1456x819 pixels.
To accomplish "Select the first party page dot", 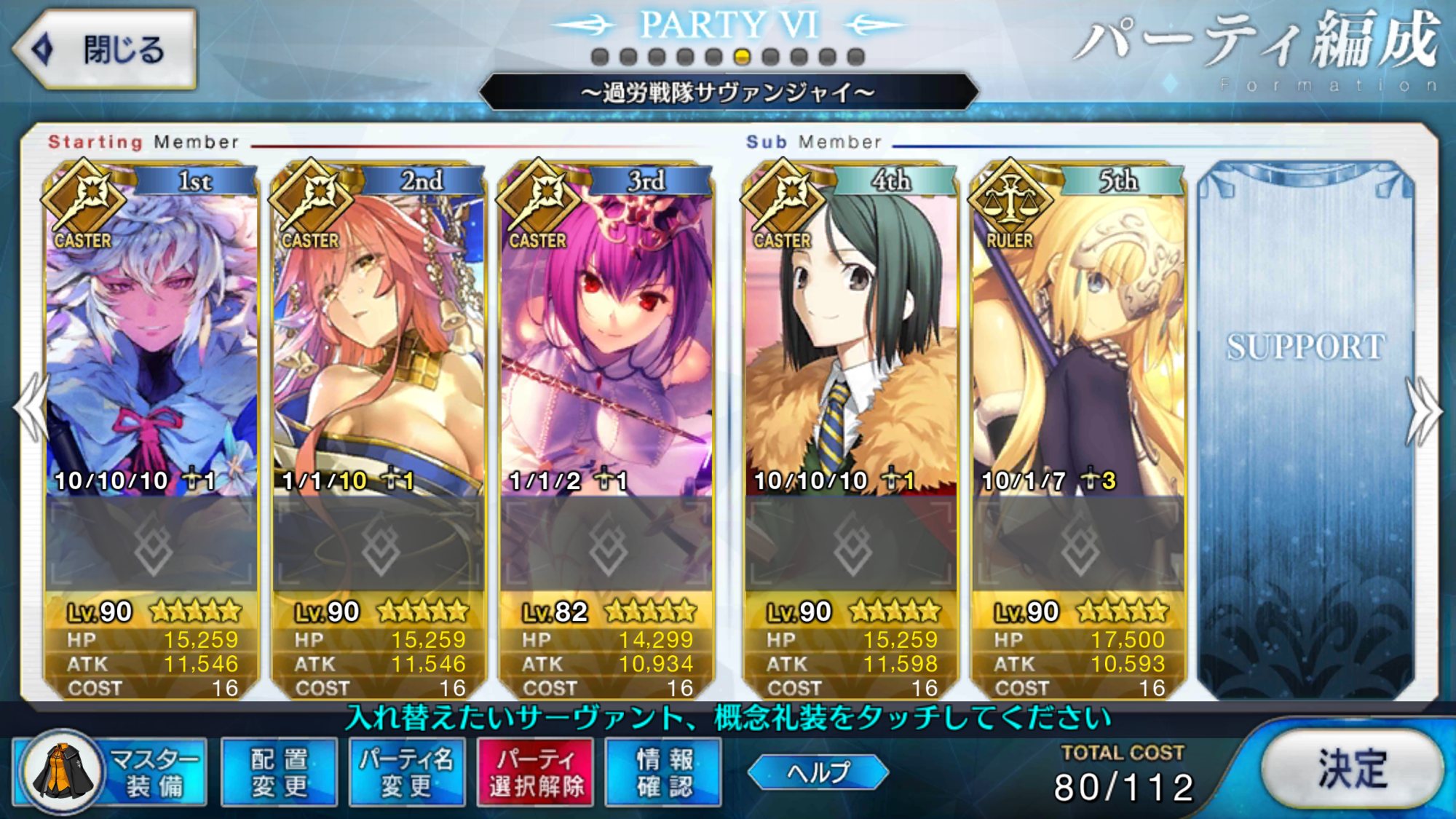I will pos(600,57).
